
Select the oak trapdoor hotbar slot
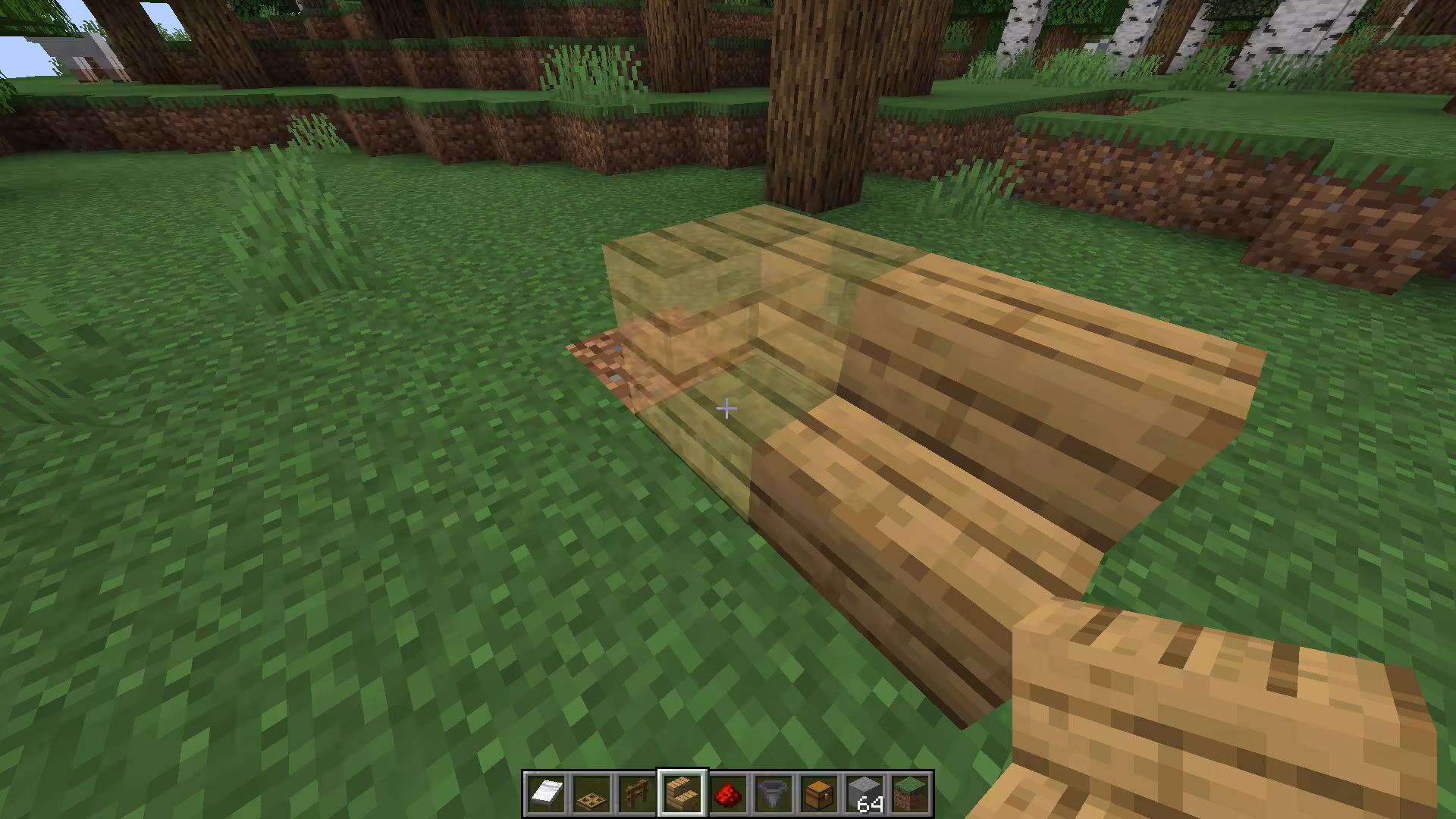591,794
